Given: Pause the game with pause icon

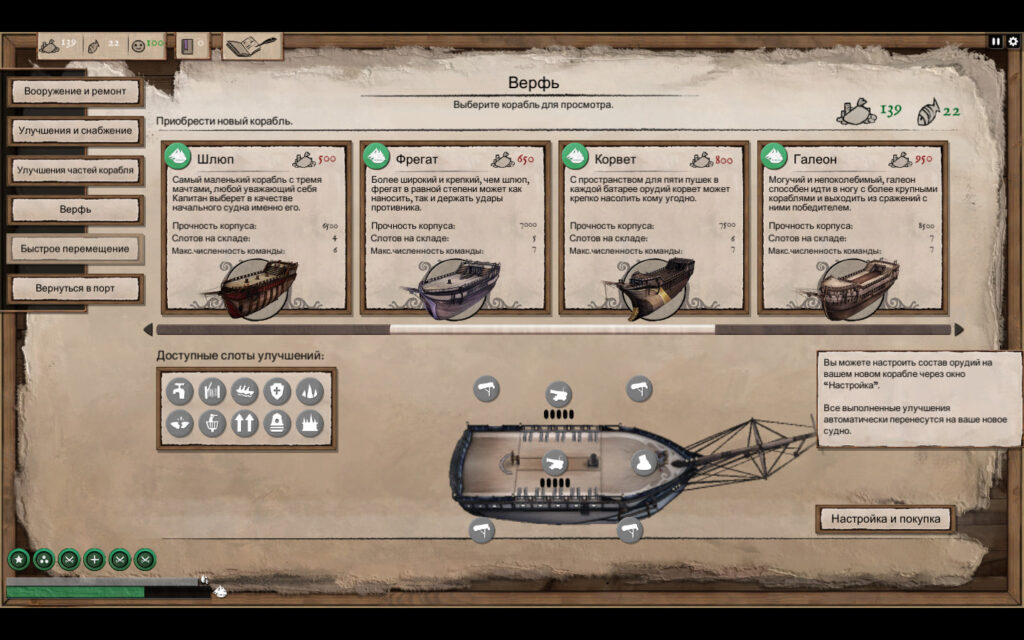Looking at the screenshot, I should point(996,42).
